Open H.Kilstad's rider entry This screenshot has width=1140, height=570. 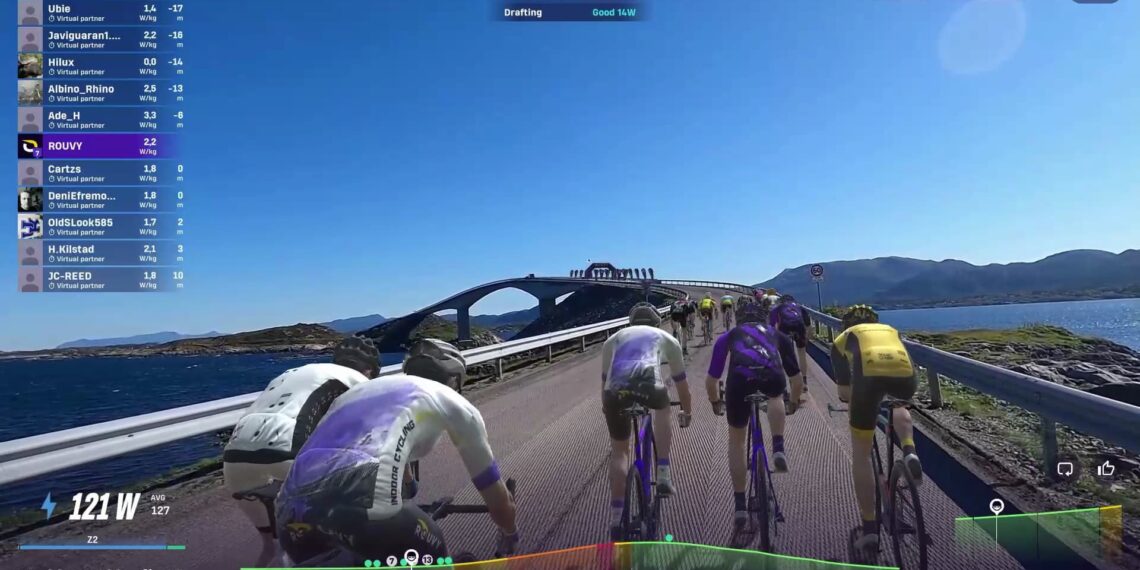(x=100, y=253)
